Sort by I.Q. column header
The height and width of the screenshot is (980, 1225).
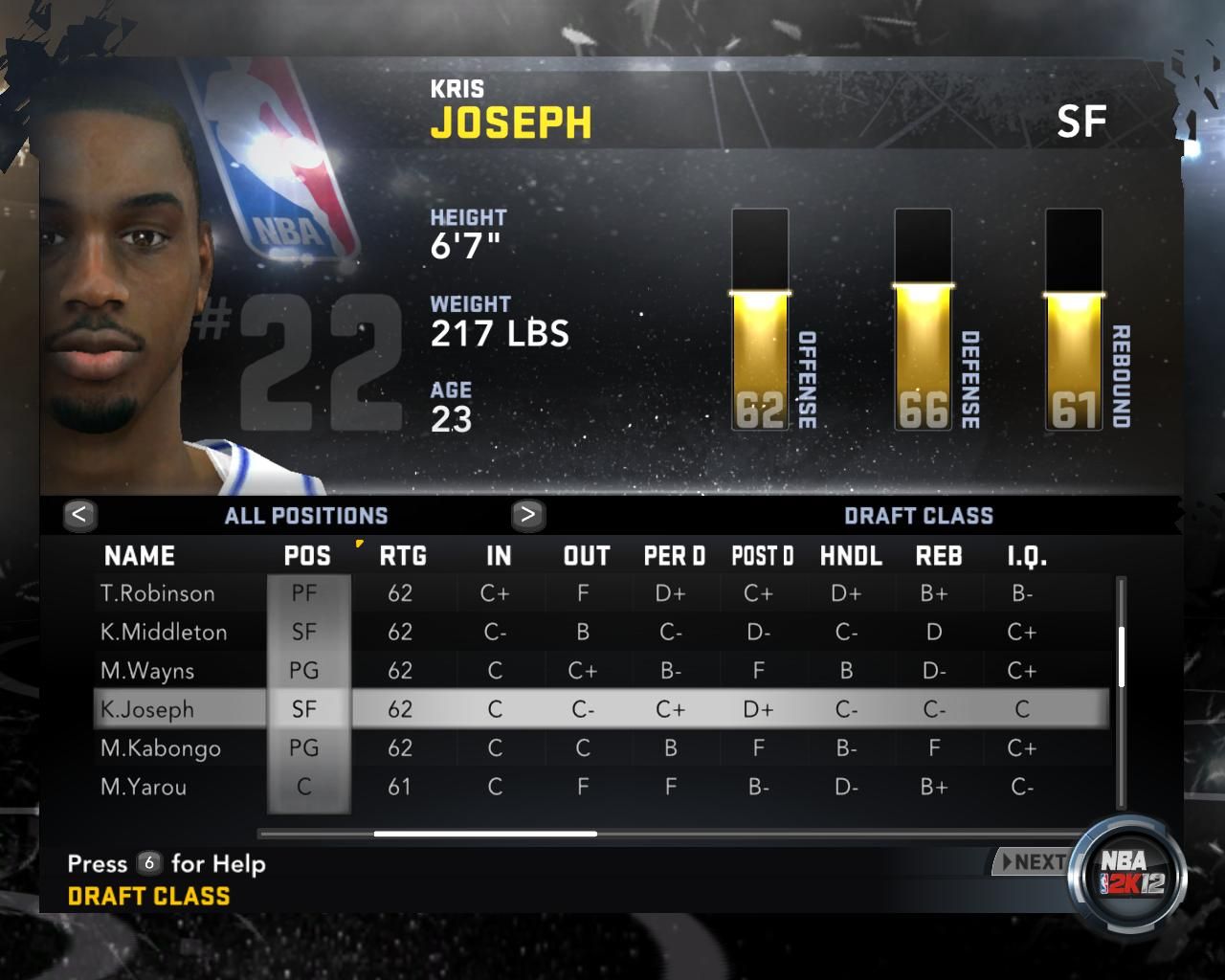pyautogui.click(x=1027, y=556)
